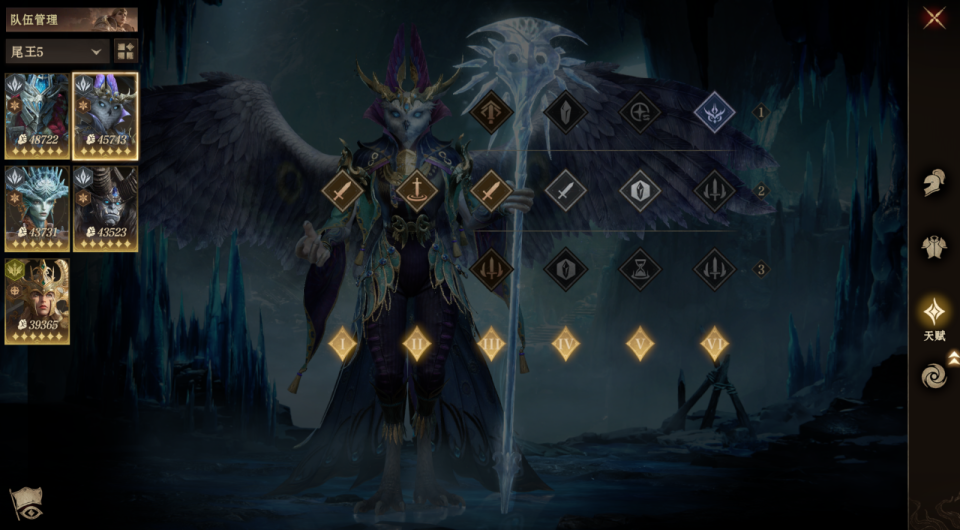The image size is (960, 530).
Task: Switch to the 天赋 talent tab
Action: [x=934, y=316]
